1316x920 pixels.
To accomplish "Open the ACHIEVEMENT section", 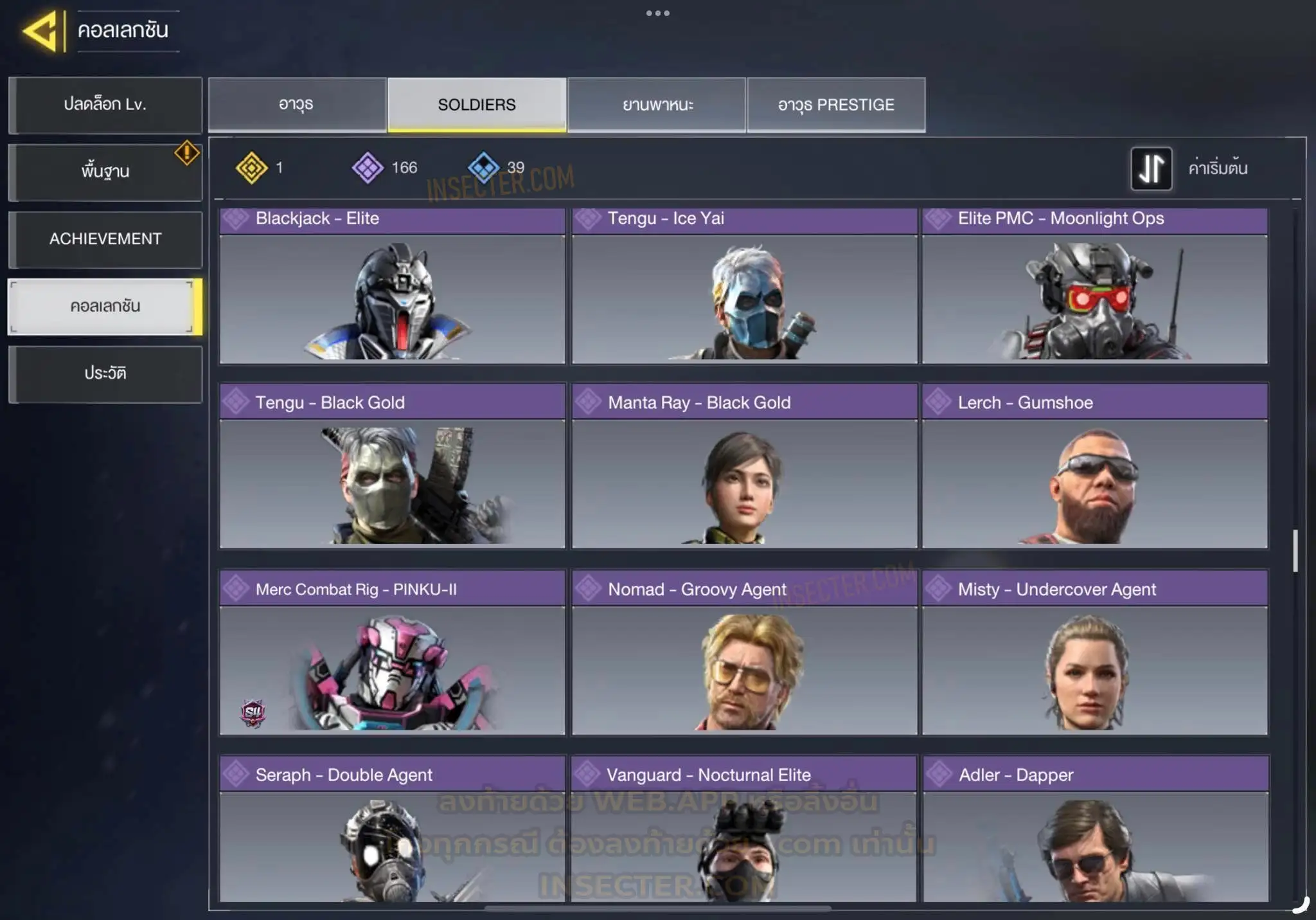I will tap(105, 239).
